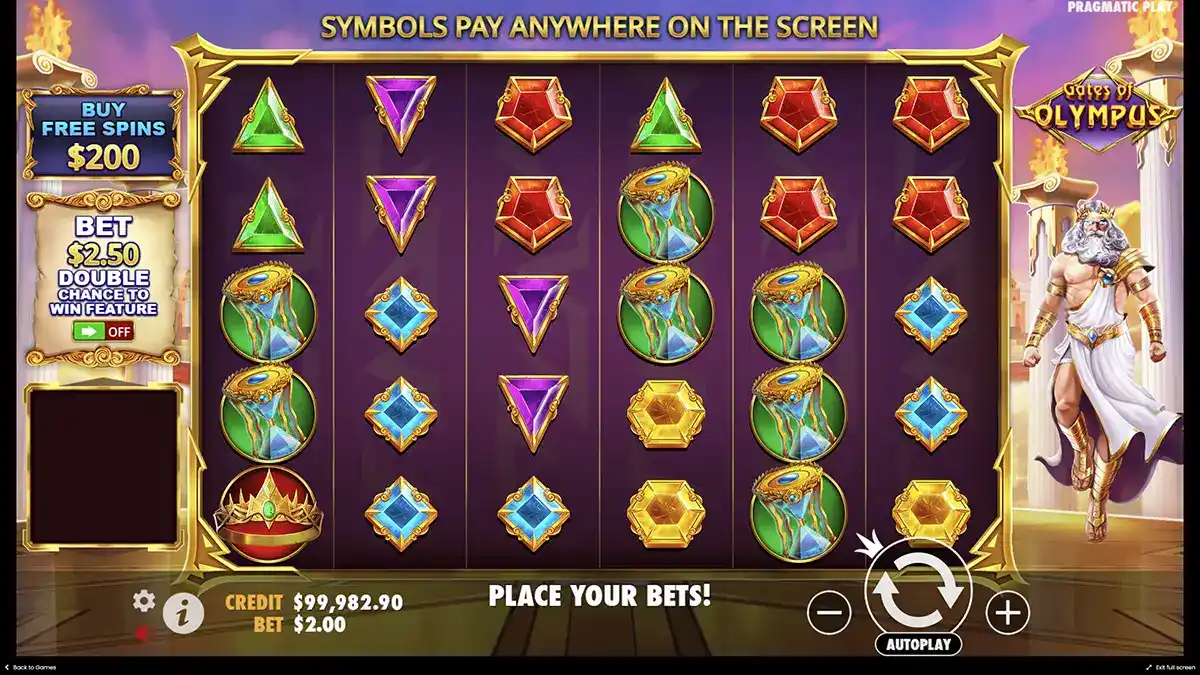Toggle the Double Chance to Win feature

click(x=104, y=332)
